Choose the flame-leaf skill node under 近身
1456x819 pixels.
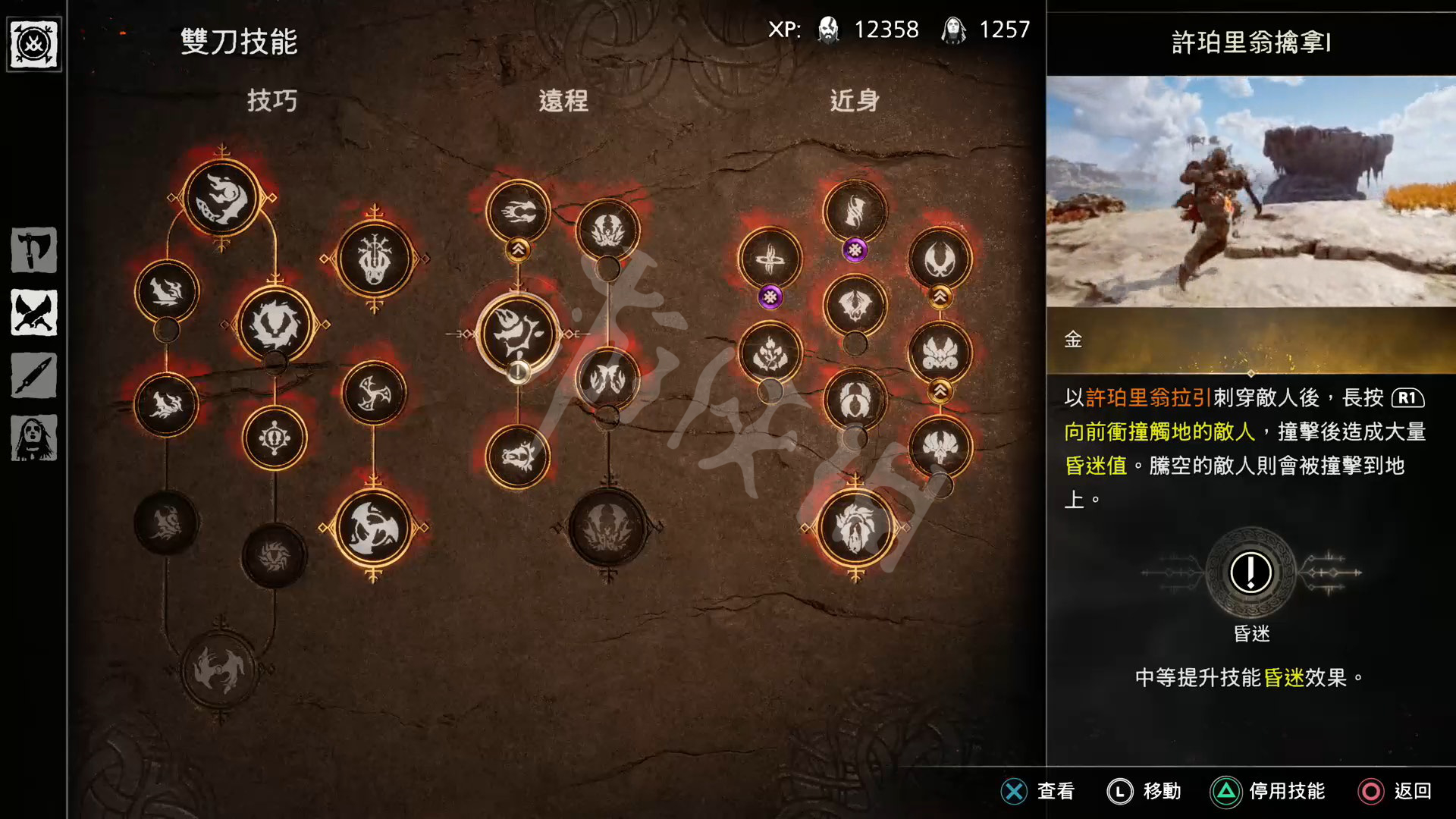click(770, 353)
